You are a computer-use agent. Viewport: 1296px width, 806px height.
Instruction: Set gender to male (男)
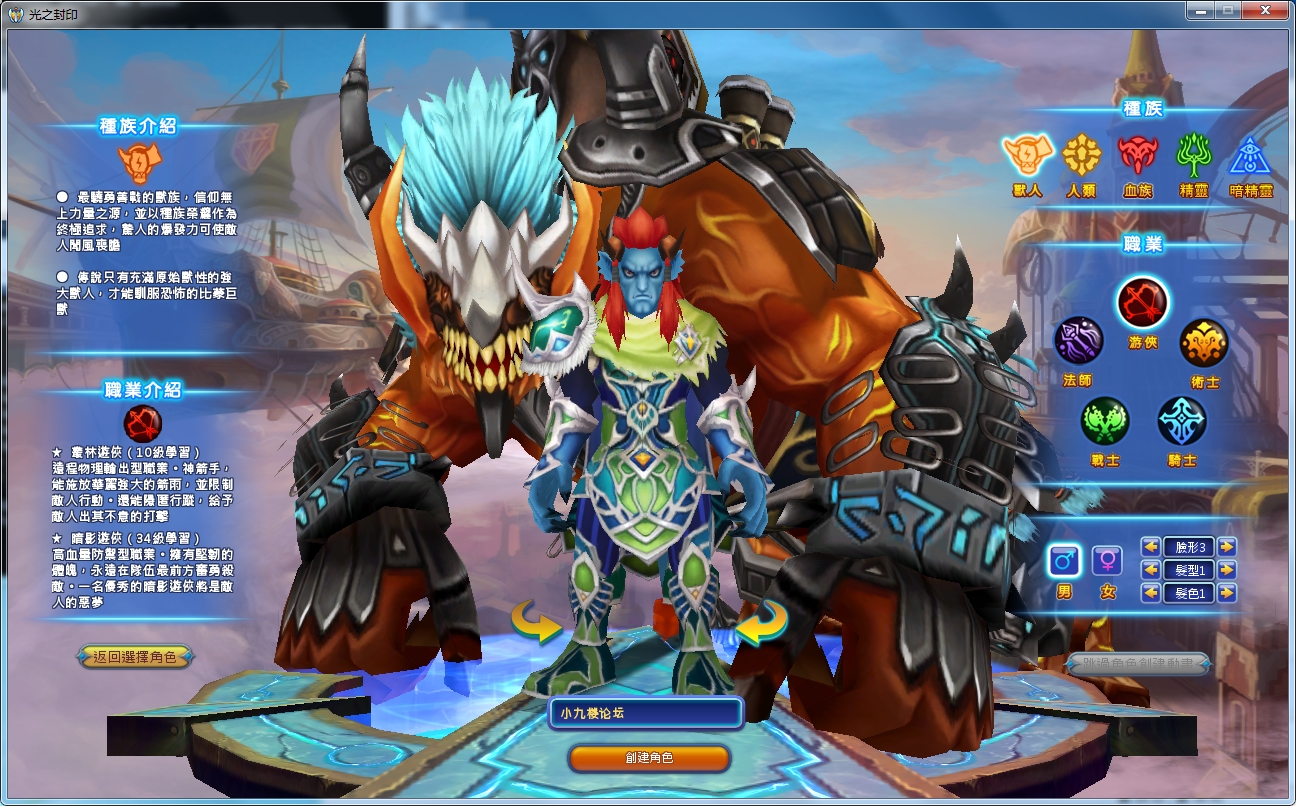coord(1063,561)
